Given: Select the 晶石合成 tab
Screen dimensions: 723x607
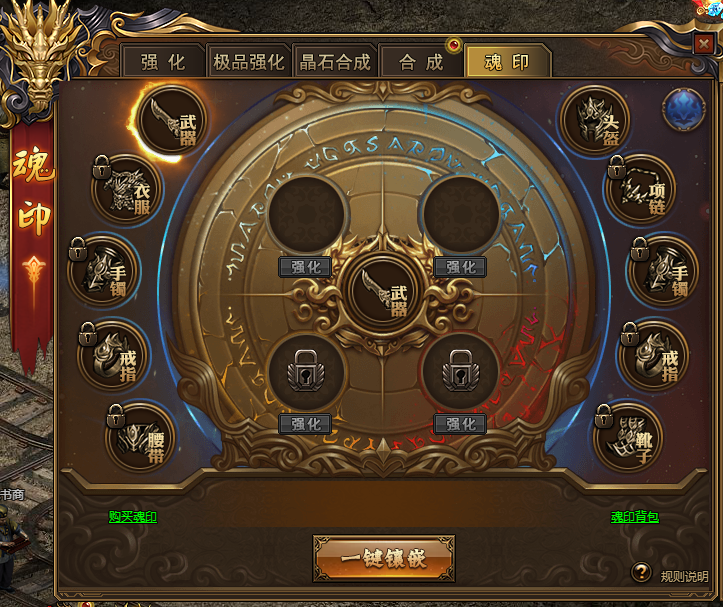Looking at the screenshot, I should (x=335, y=62).
